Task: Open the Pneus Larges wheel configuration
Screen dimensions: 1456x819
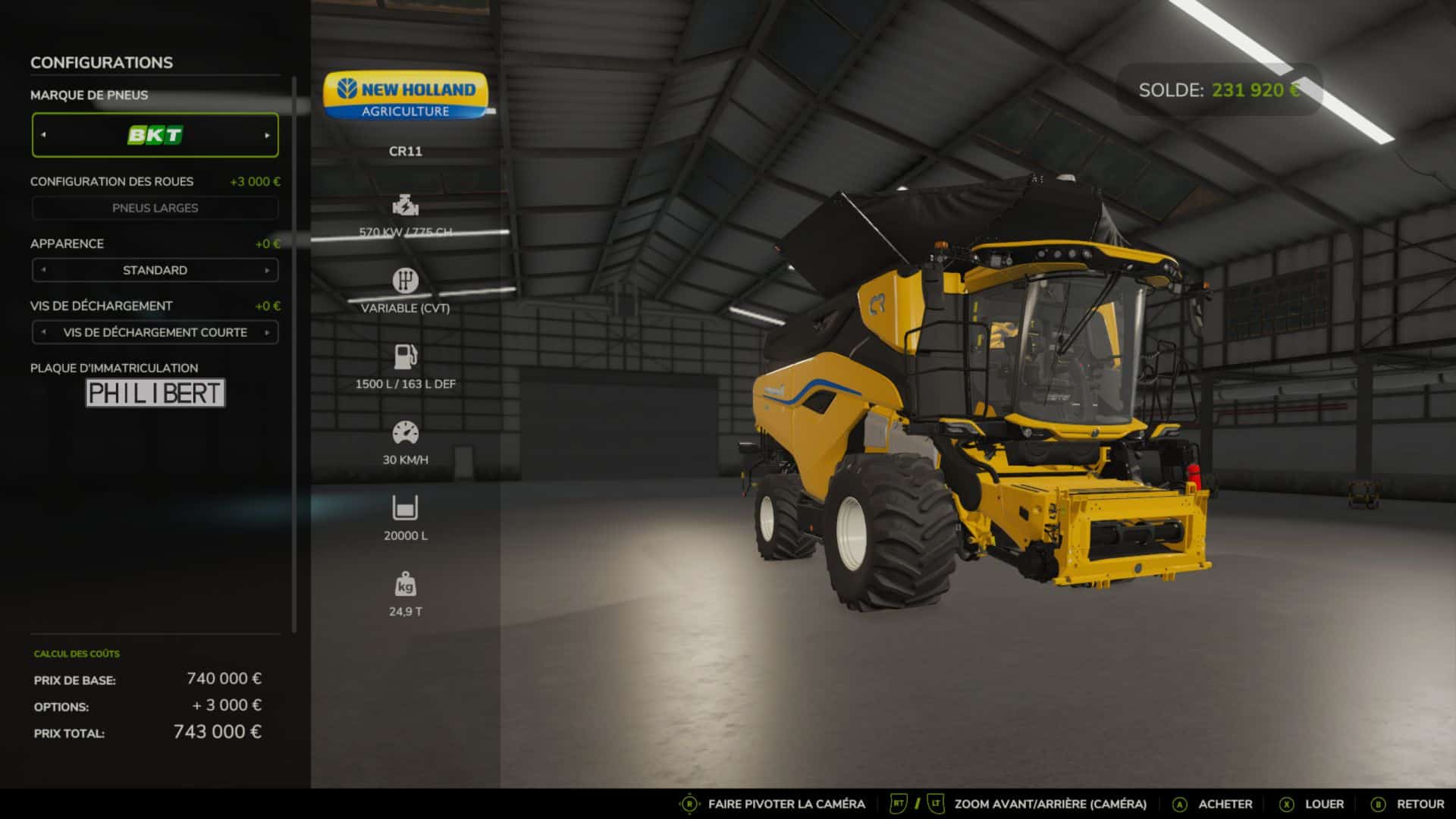Action: (155, 208)
